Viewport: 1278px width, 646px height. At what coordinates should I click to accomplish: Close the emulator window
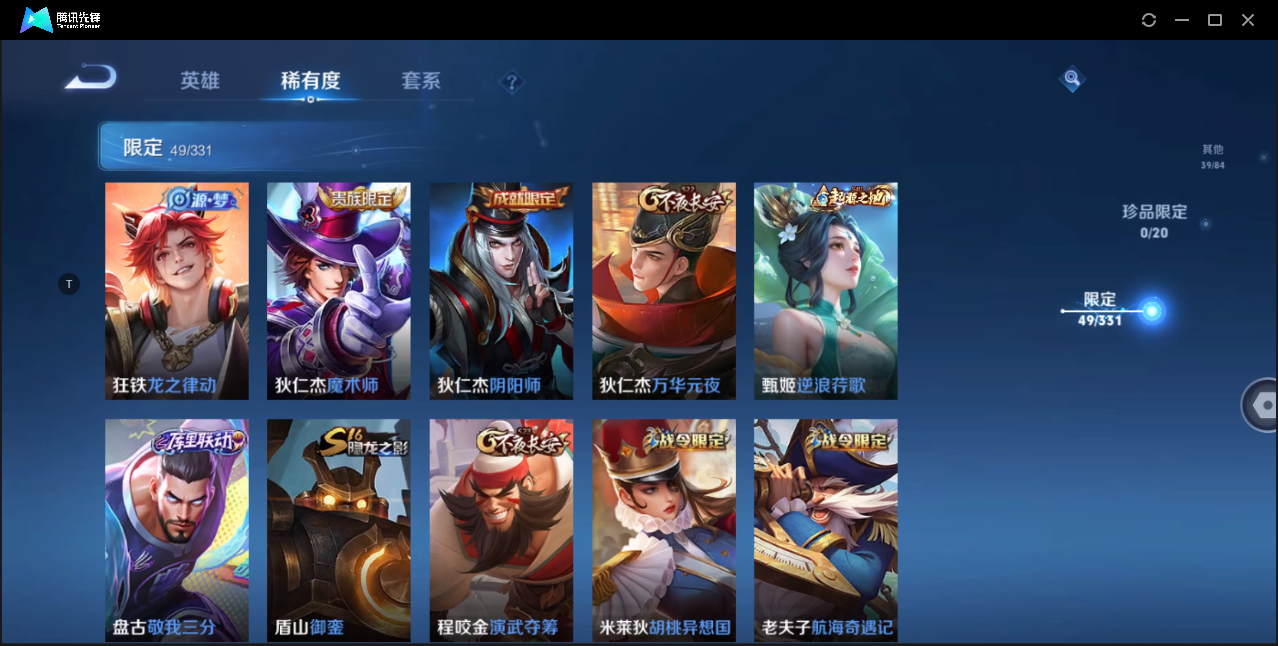tap(1248, 20)
